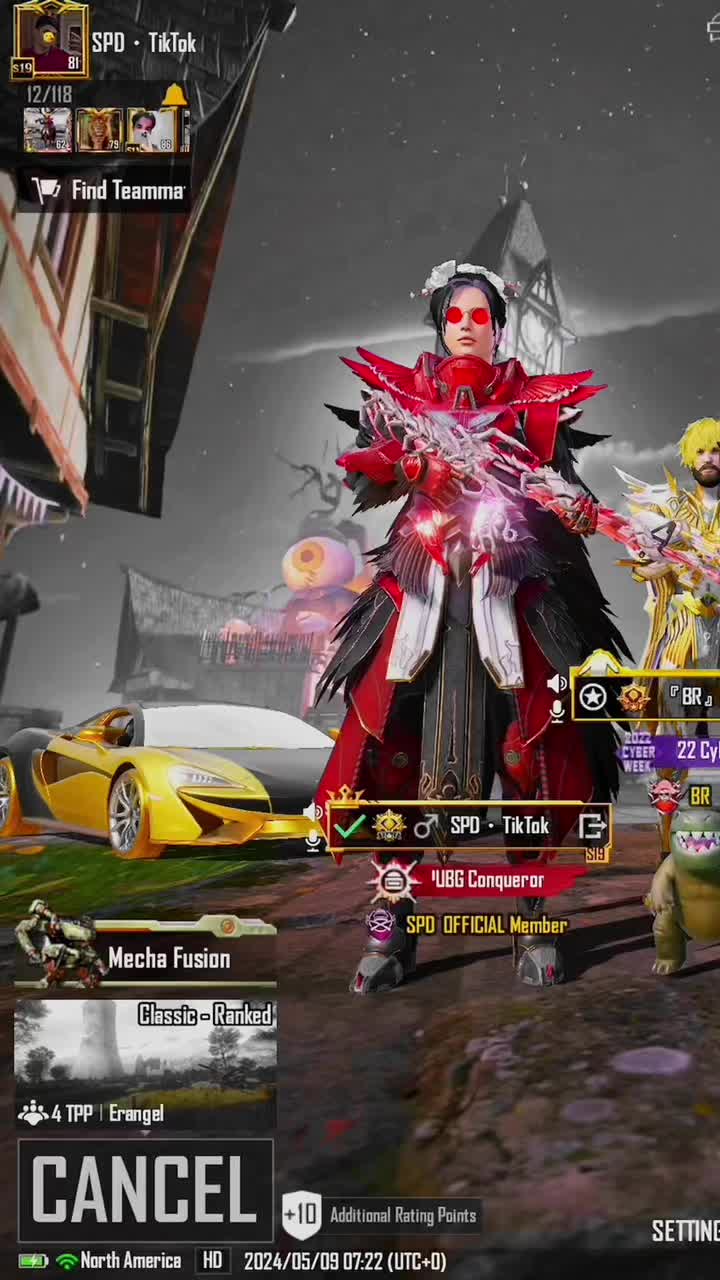The height and width of the screenshot is (1280, 720).
Task: Tap the yellow notification bell
Action: [x=174, y=95]
